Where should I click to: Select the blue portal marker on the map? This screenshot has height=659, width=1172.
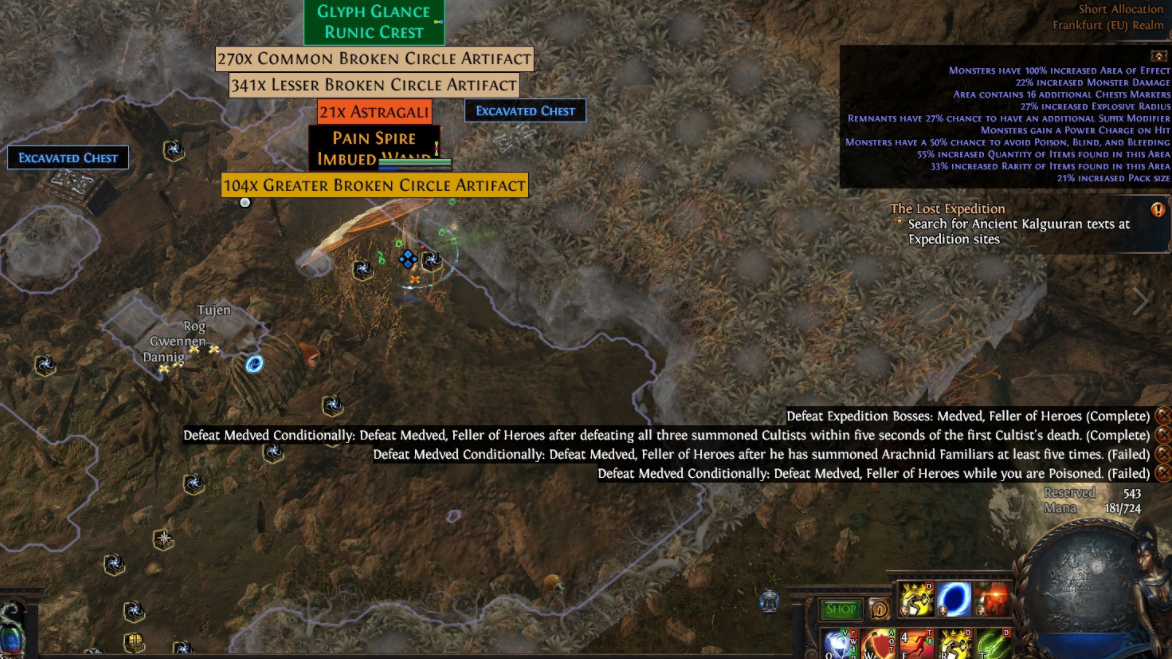(x=254, y=364)
